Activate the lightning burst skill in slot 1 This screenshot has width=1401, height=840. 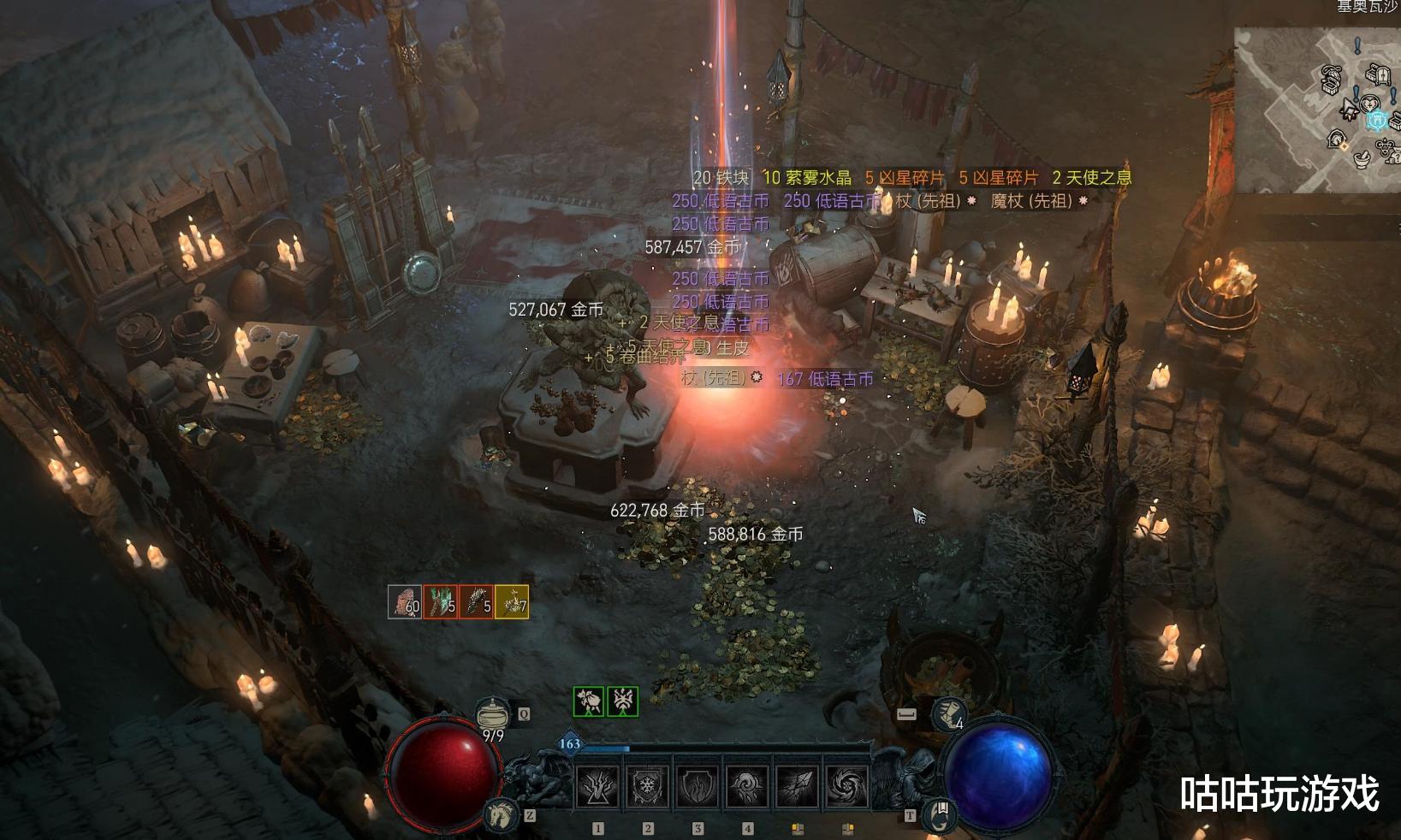coord(598,786)
